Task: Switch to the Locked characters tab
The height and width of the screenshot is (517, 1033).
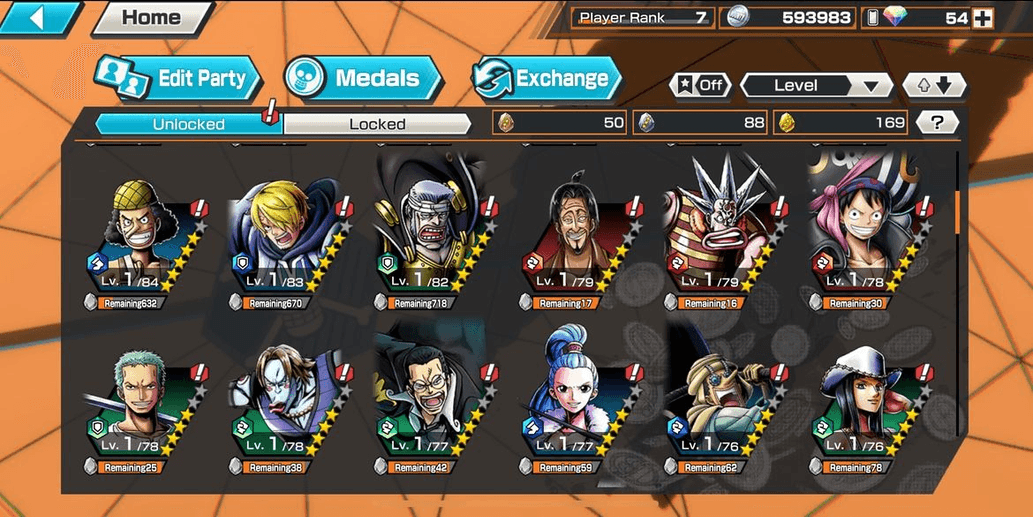Action: point(377,124)
